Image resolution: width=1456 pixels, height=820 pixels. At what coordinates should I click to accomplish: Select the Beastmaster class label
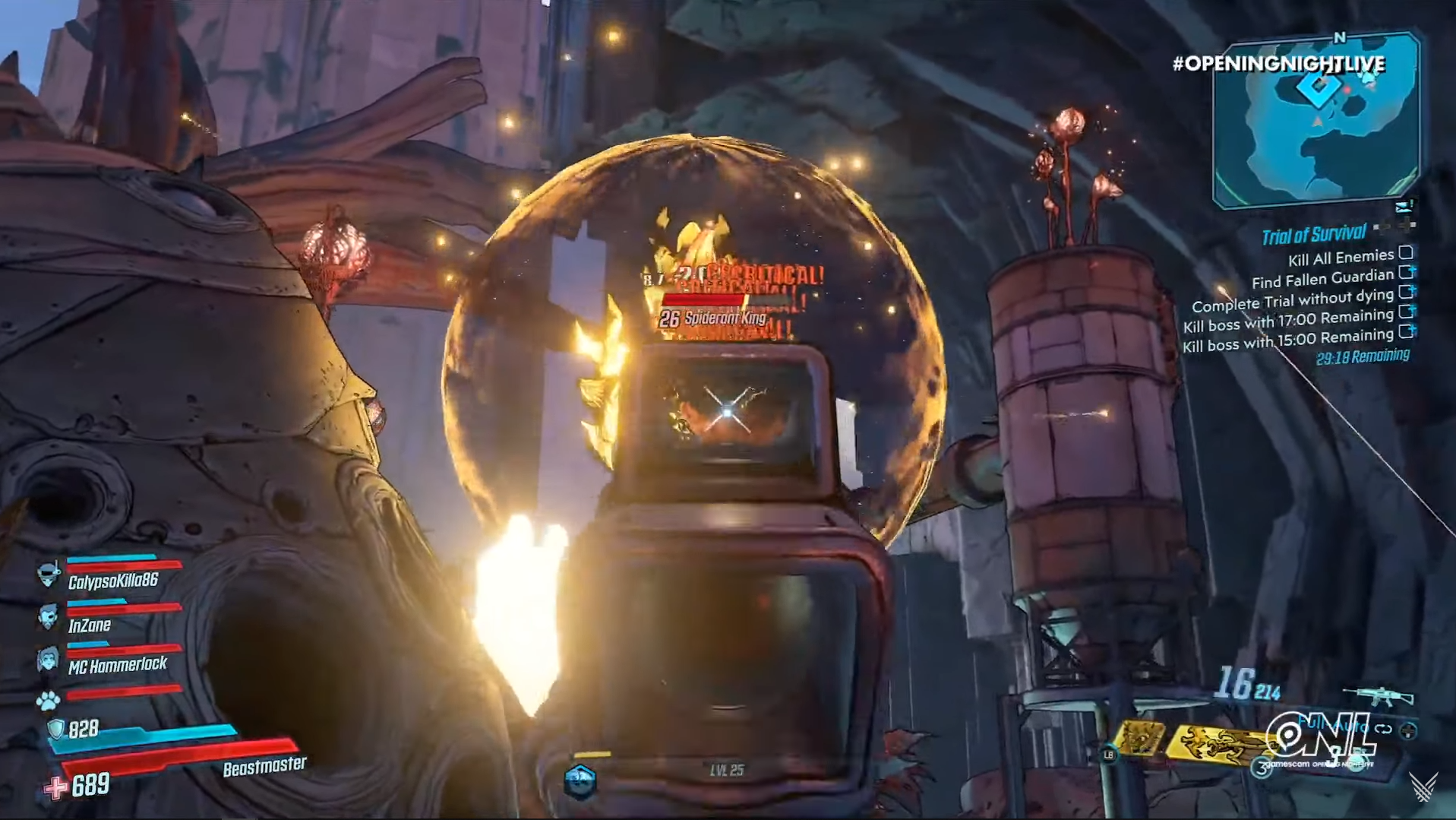coord(264,767)
